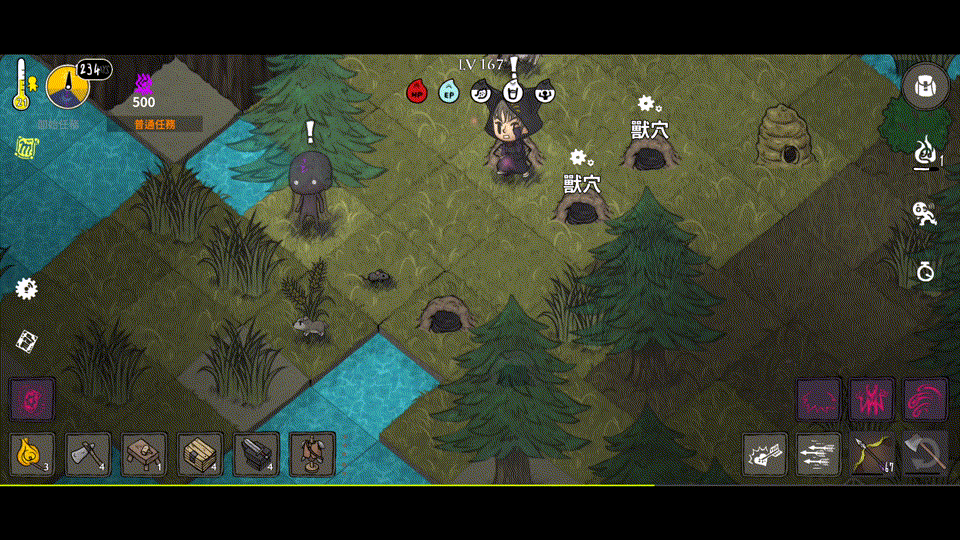Equip the bow and arrow weapon
The height and width of the screenshot is (540, 960).
point(872,455)
